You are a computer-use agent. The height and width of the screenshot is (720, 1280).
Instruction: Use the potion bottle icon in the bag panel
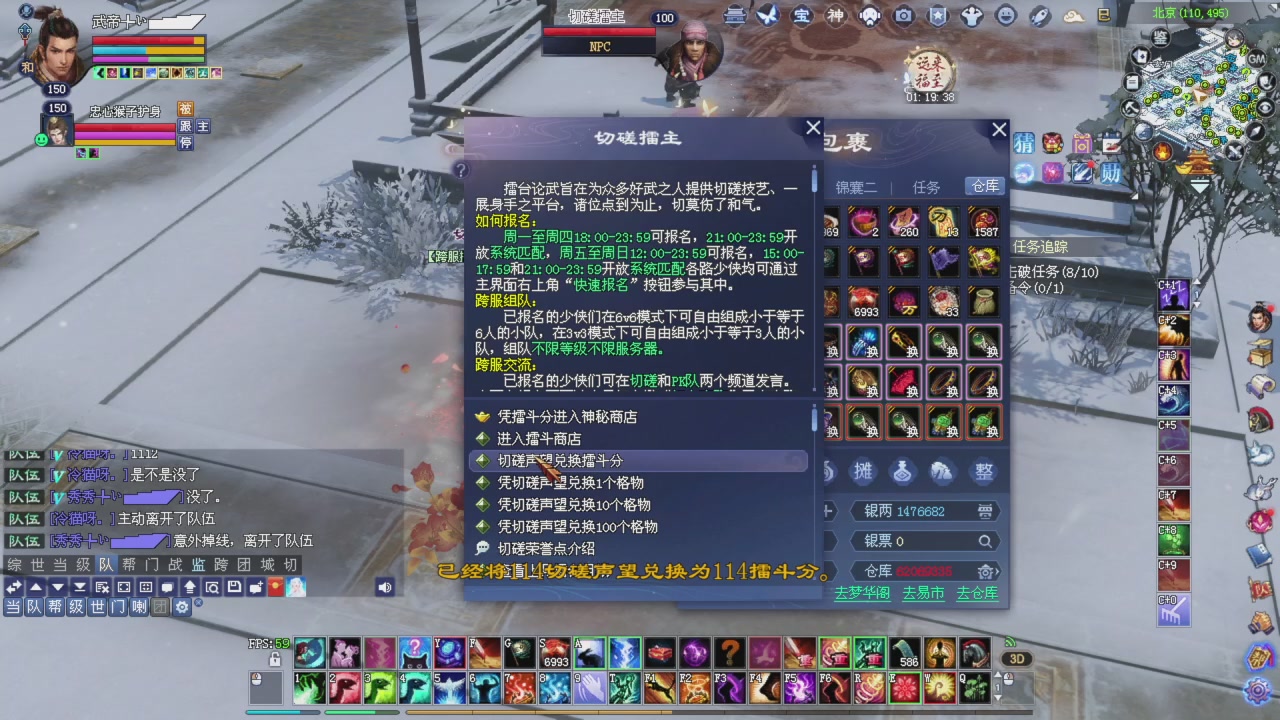902,472
